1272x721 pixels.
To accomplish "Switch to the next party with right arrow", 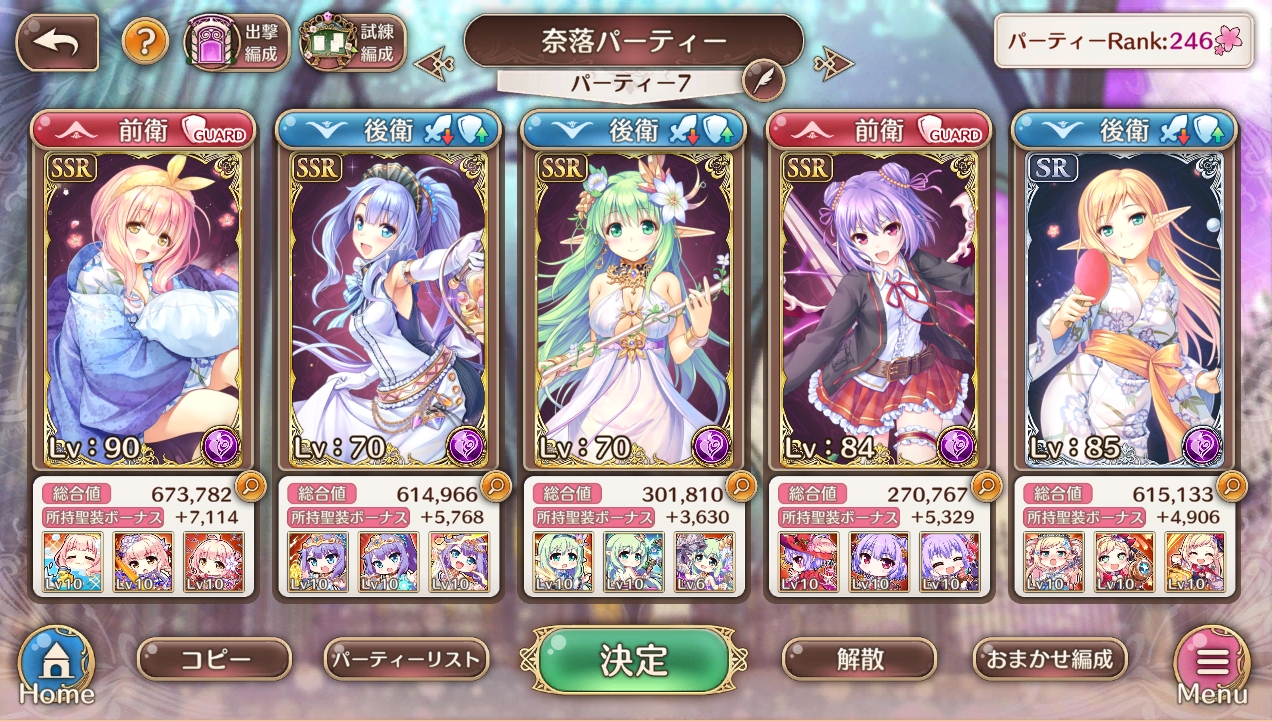I will [833, 65].
